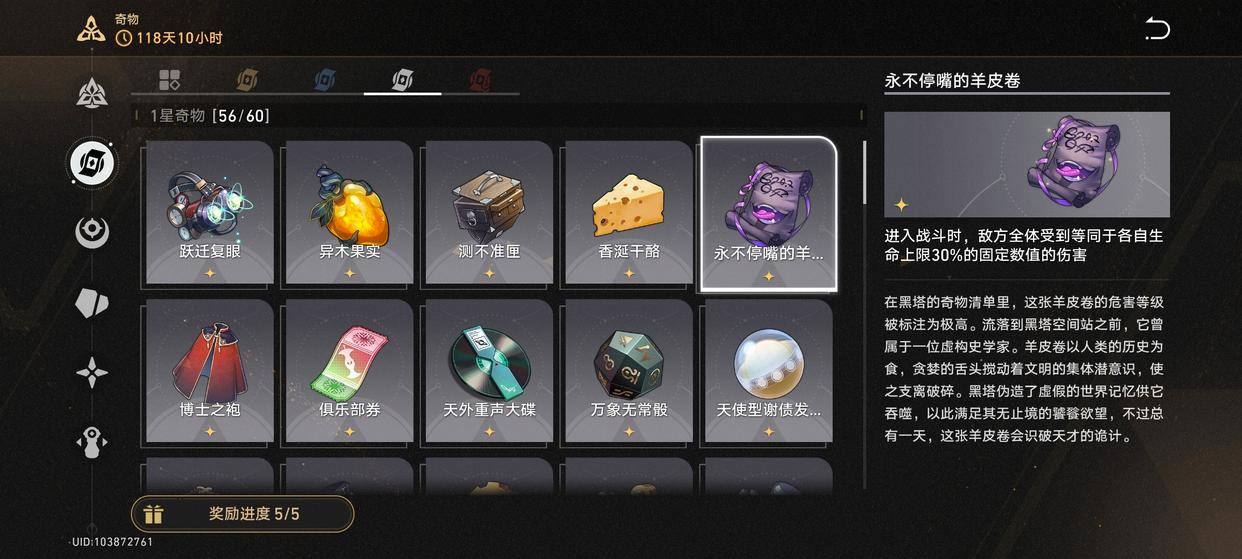Open the triangular emblem sidebar category

tap(92, 93)
